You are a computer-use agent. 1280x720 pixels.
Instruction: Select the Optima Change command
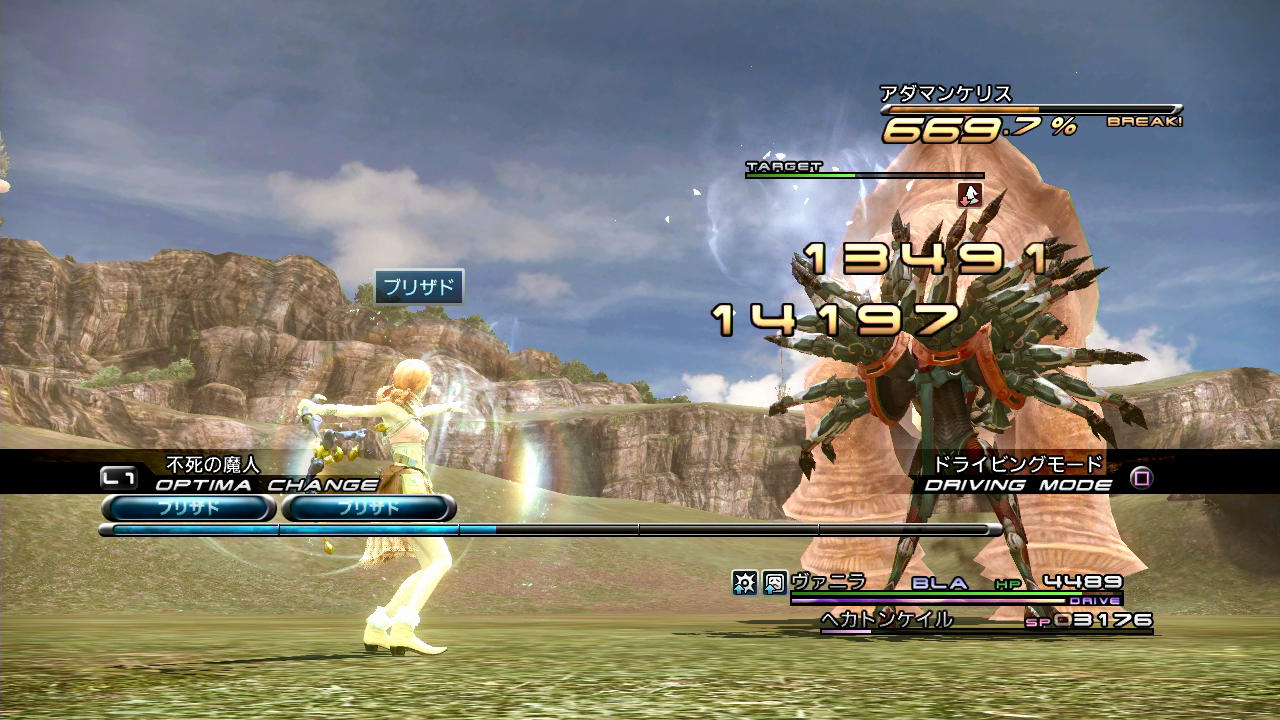[265, 485]
